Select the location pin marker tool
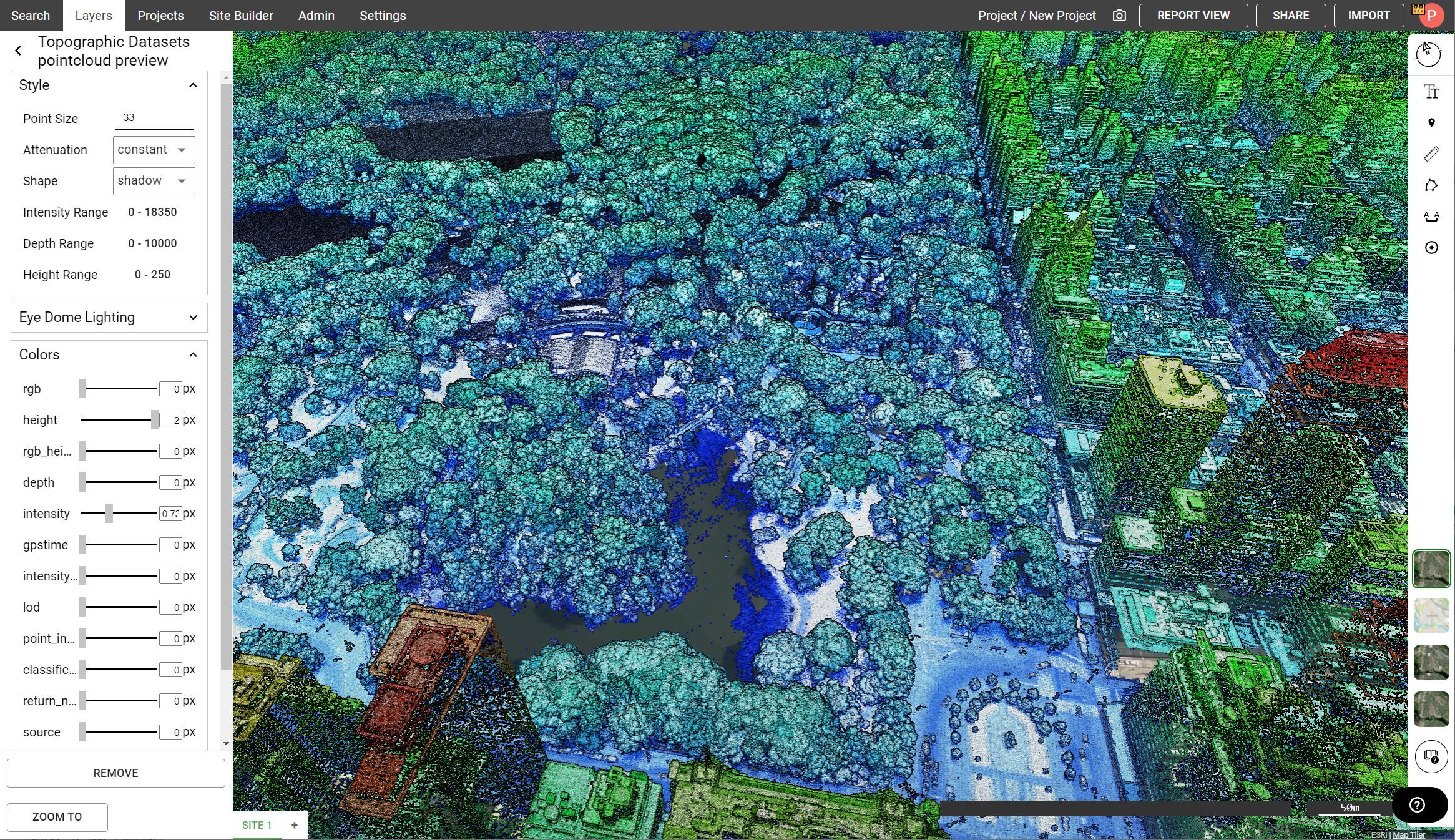Viewport: 1455px width, 840px height. [x=1431, y=122]
